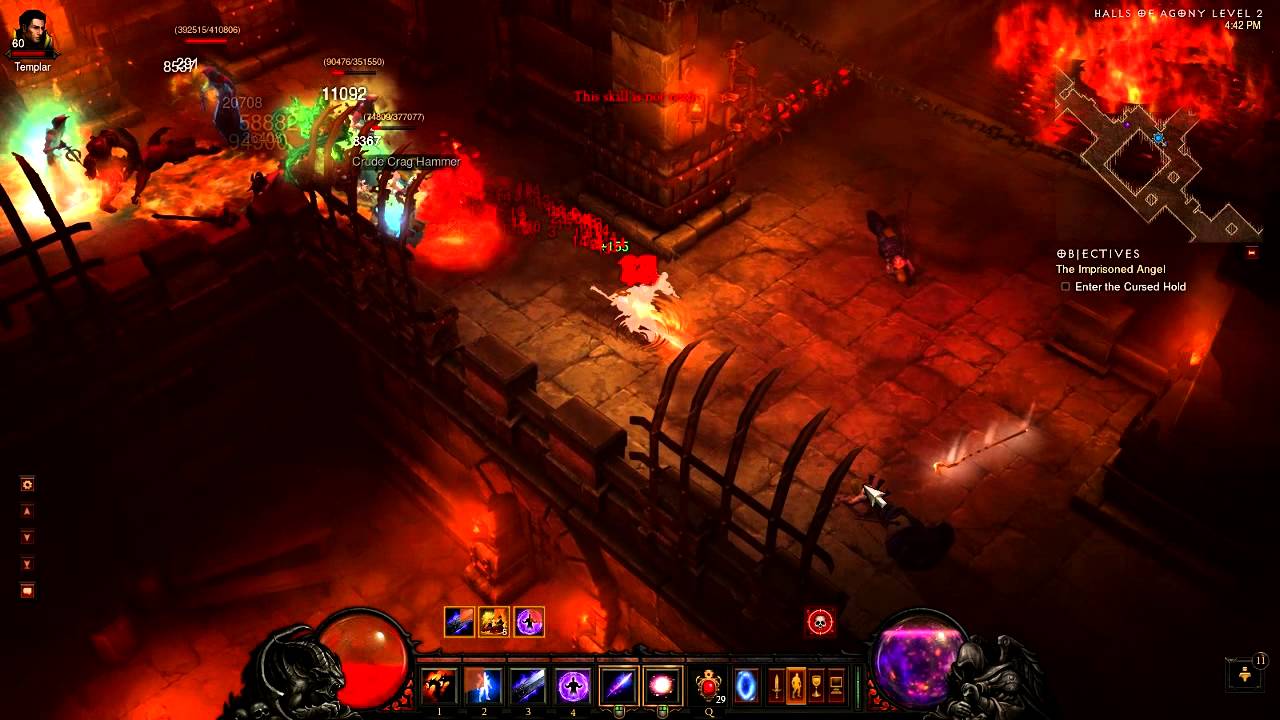Activate the skill in hotbar slot 1
The height and width of the screenshot is (720, 1280).
coord(439,686)
